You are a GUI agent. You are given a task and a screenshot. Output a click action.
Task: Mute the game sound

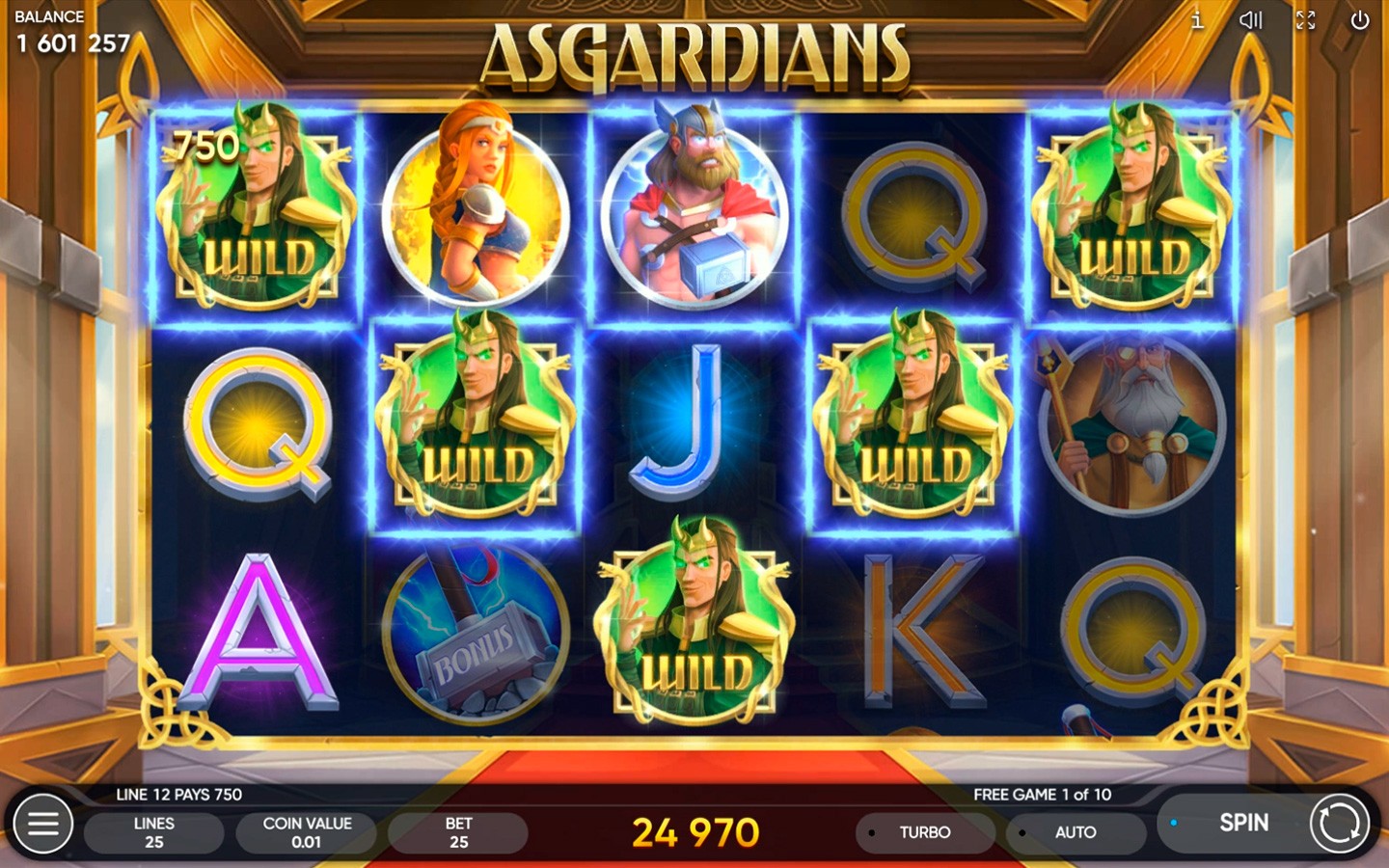pos(1251,20)
